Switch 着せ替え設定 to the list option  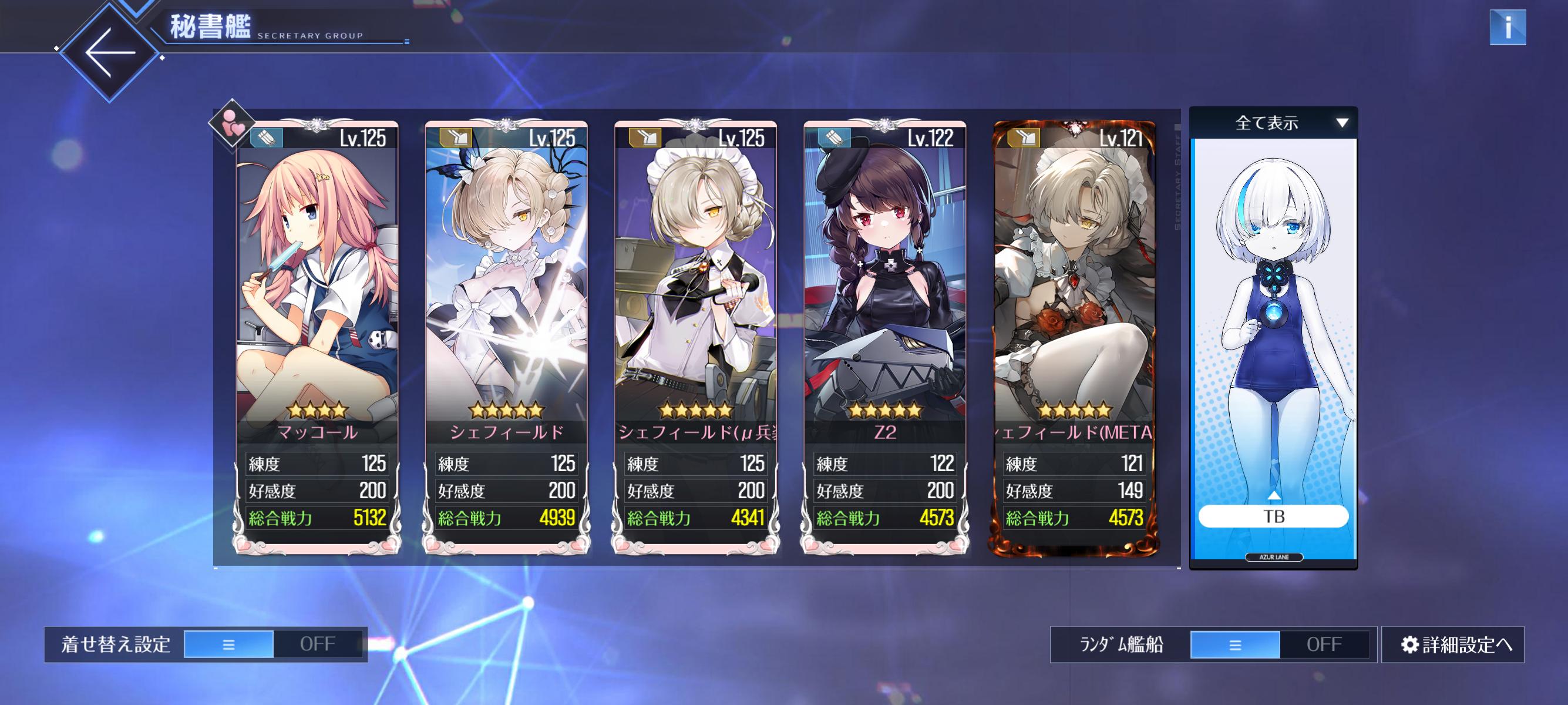click(229, 644)
